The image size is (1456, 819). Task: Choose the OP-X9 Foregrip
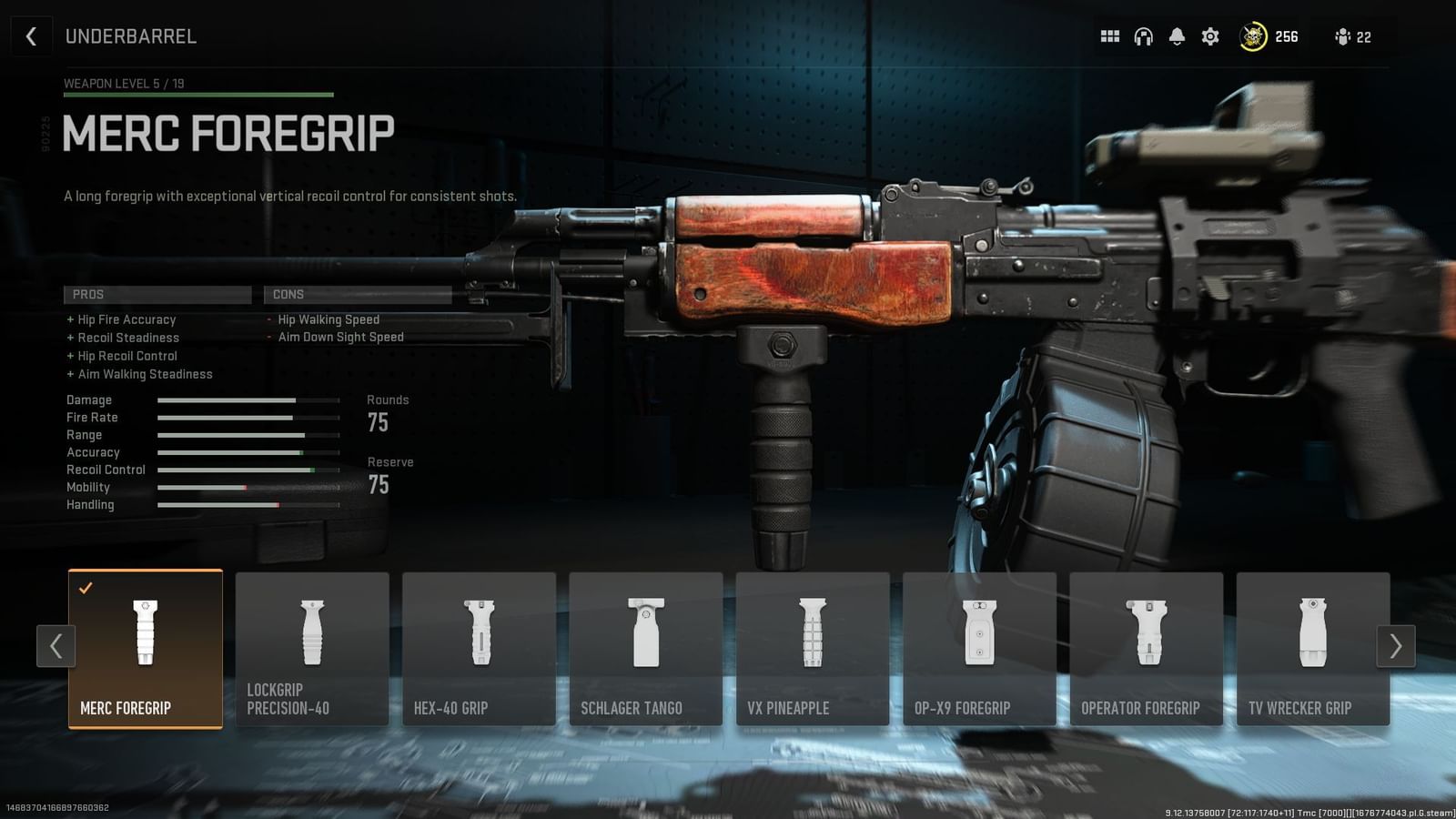point(980,648)
